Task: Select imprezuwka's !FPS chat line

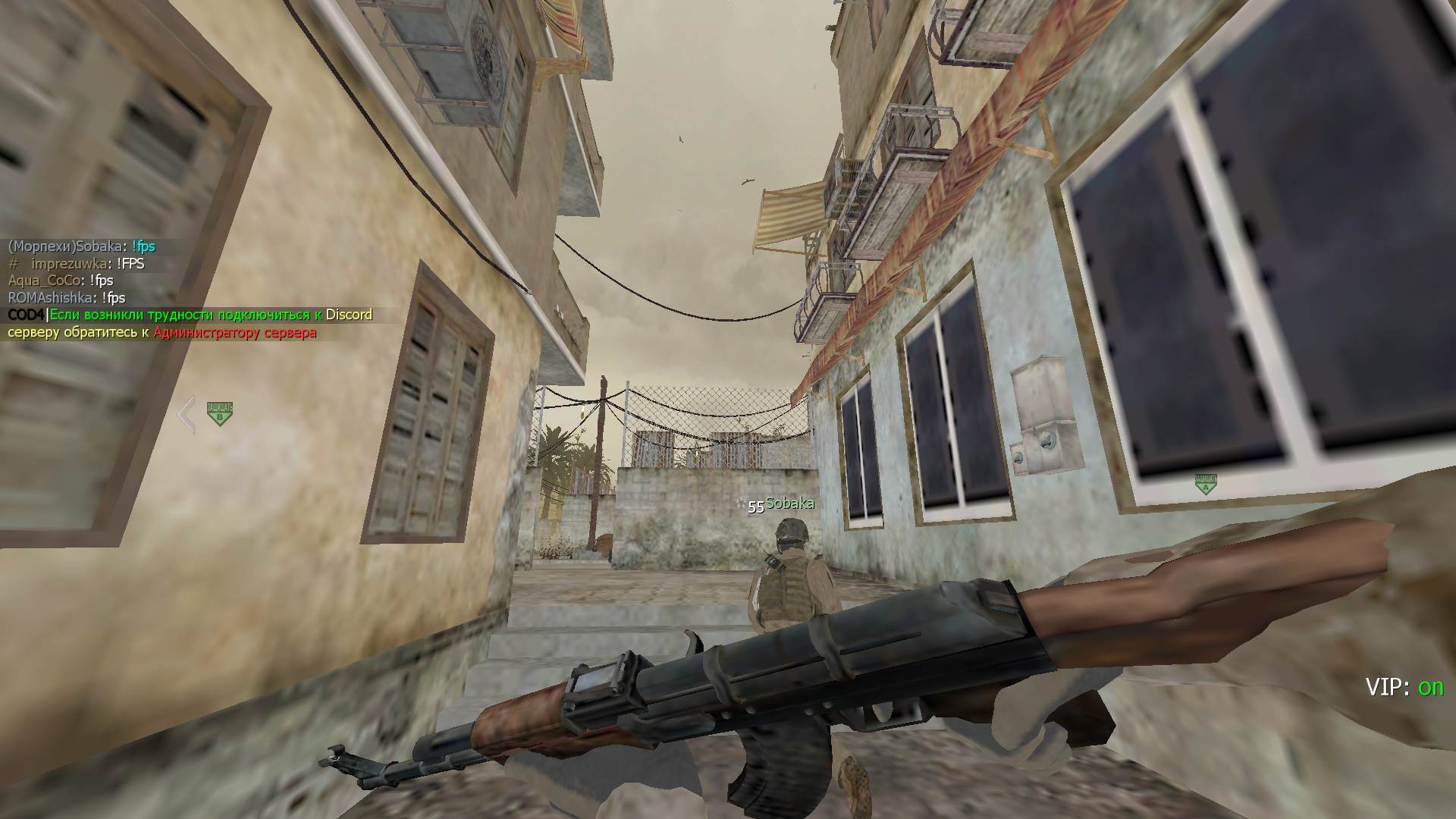Action: pos(76,264)
